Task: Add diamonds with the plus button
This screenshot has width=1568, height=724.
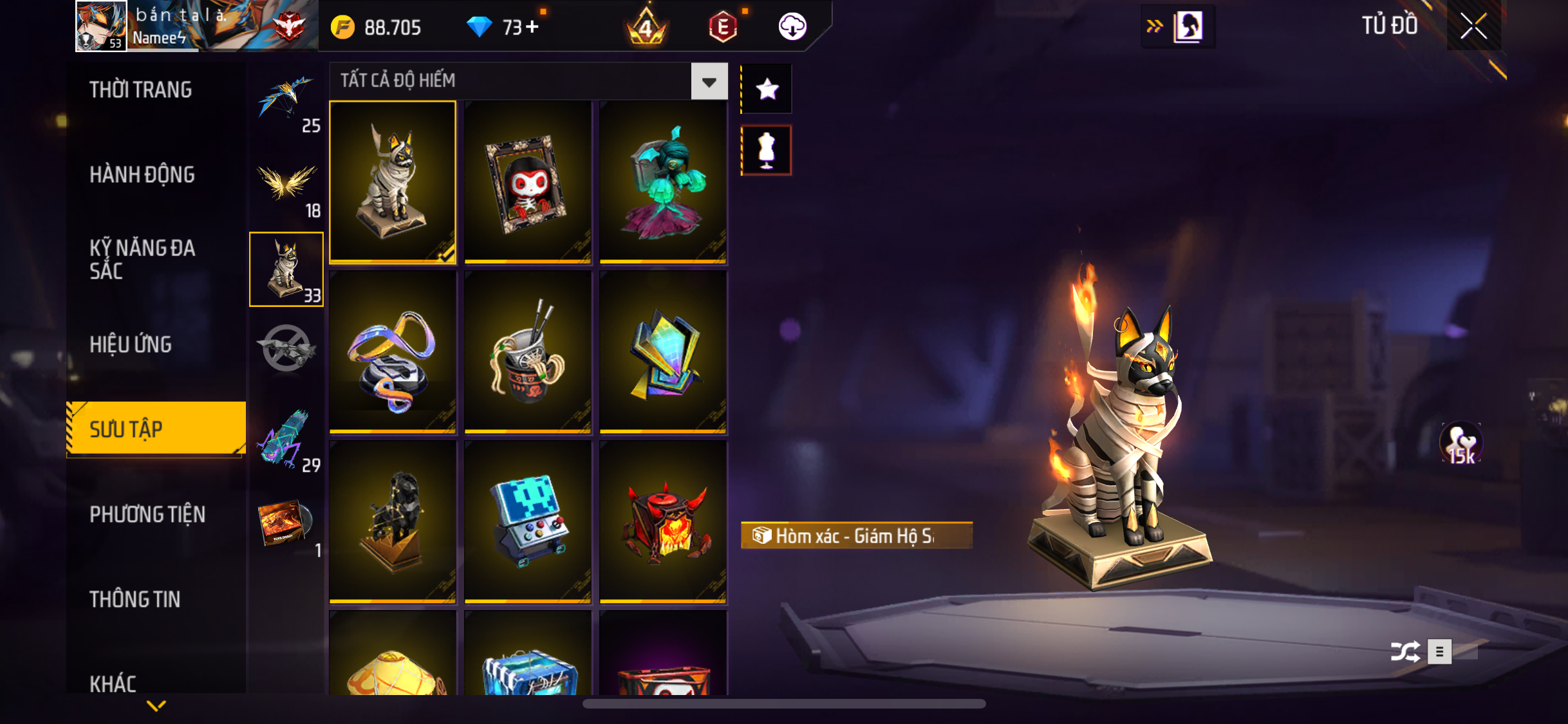Action: [x=532, y=27]
